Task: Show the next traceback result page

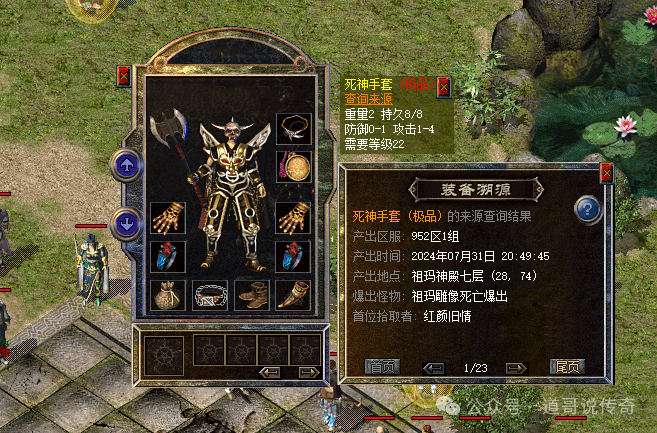Action: [x=516, y=367]
